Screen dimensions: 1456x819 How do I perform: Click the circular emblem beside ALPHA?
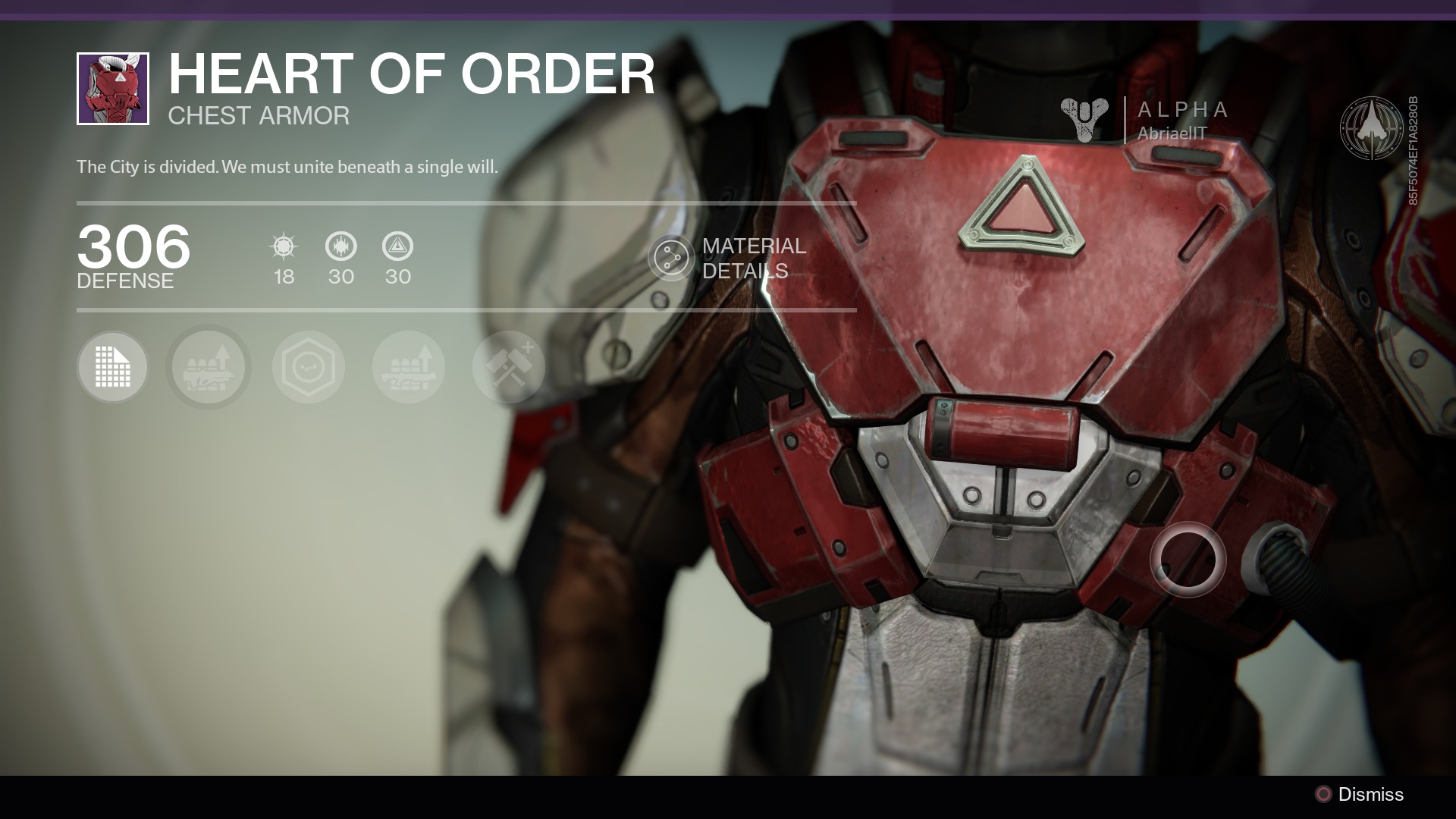[x=1370, y=128]
